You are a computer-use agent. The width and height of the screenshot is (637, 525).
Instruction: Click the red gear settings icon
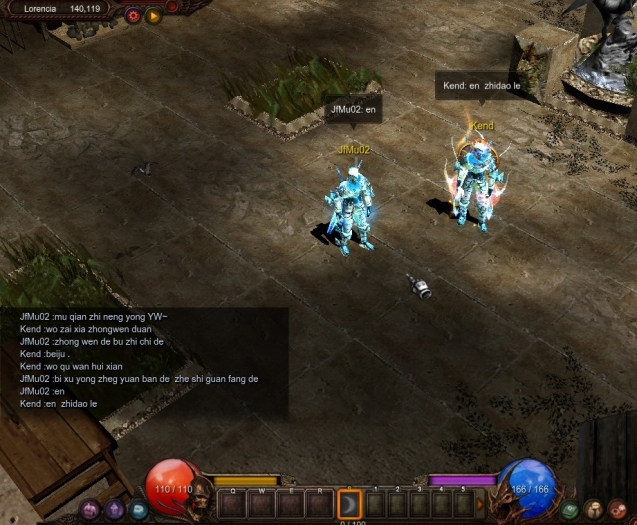pyautogui.click(x=133, y=15)
